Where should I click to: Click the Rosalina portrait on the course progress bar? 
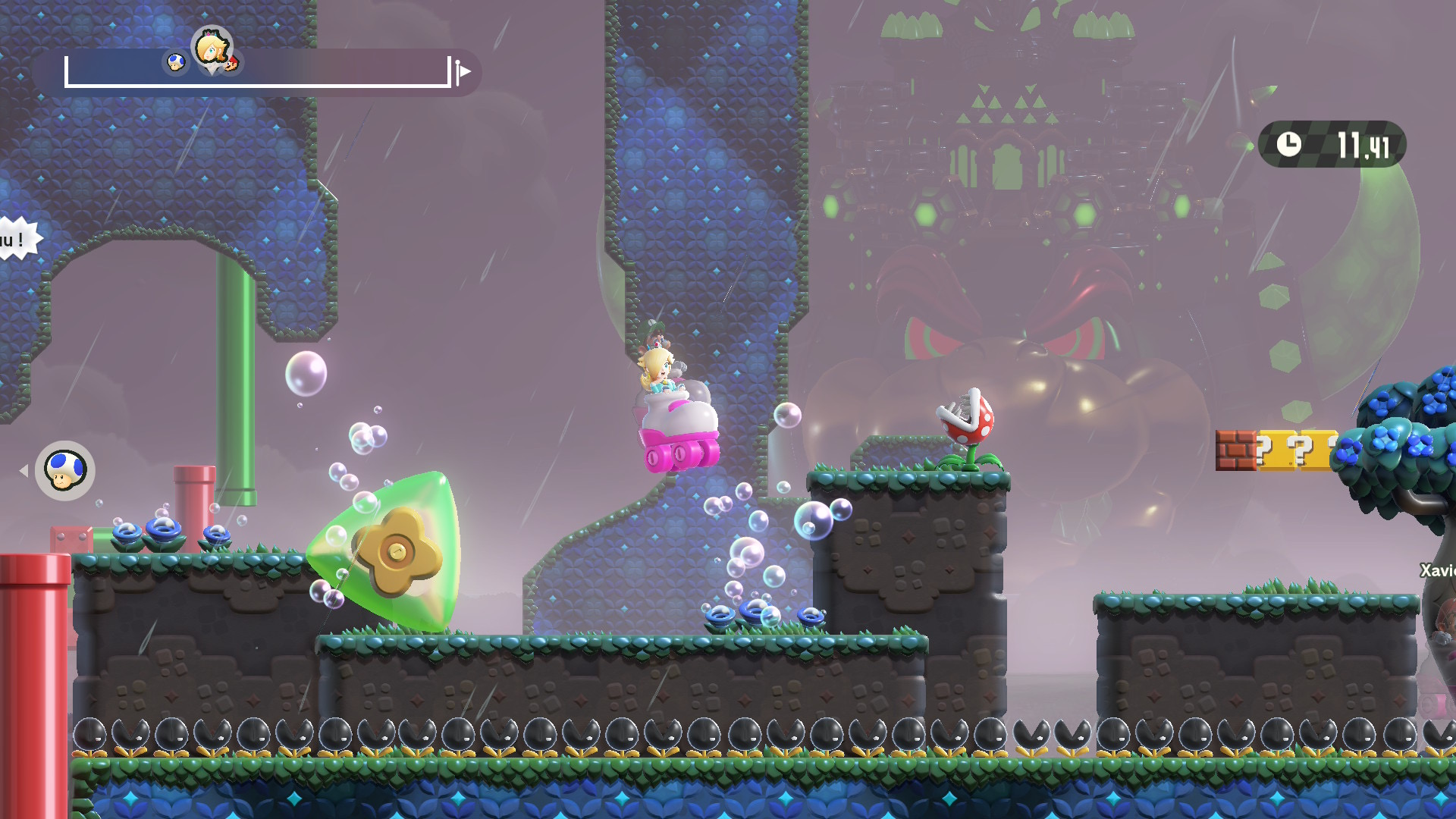(x=210, y=49)
